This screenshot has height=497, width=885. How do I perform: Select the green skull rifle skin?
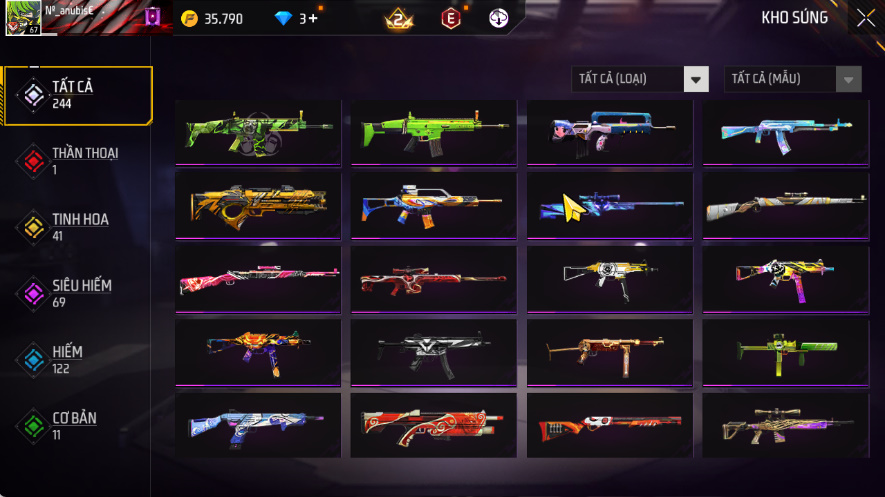258,131
